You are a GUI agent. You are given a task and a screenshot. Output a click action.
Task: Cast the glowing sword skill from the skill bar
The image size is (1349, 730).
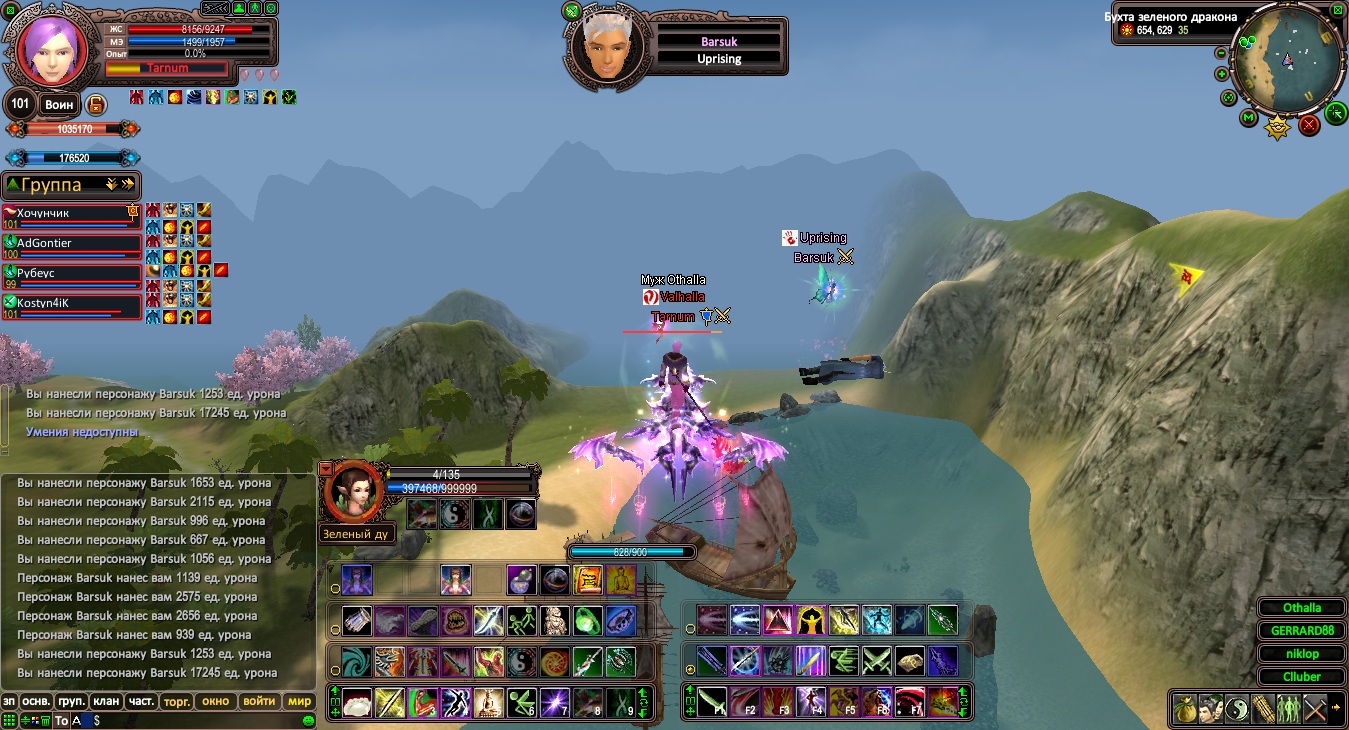coord(487,620)
